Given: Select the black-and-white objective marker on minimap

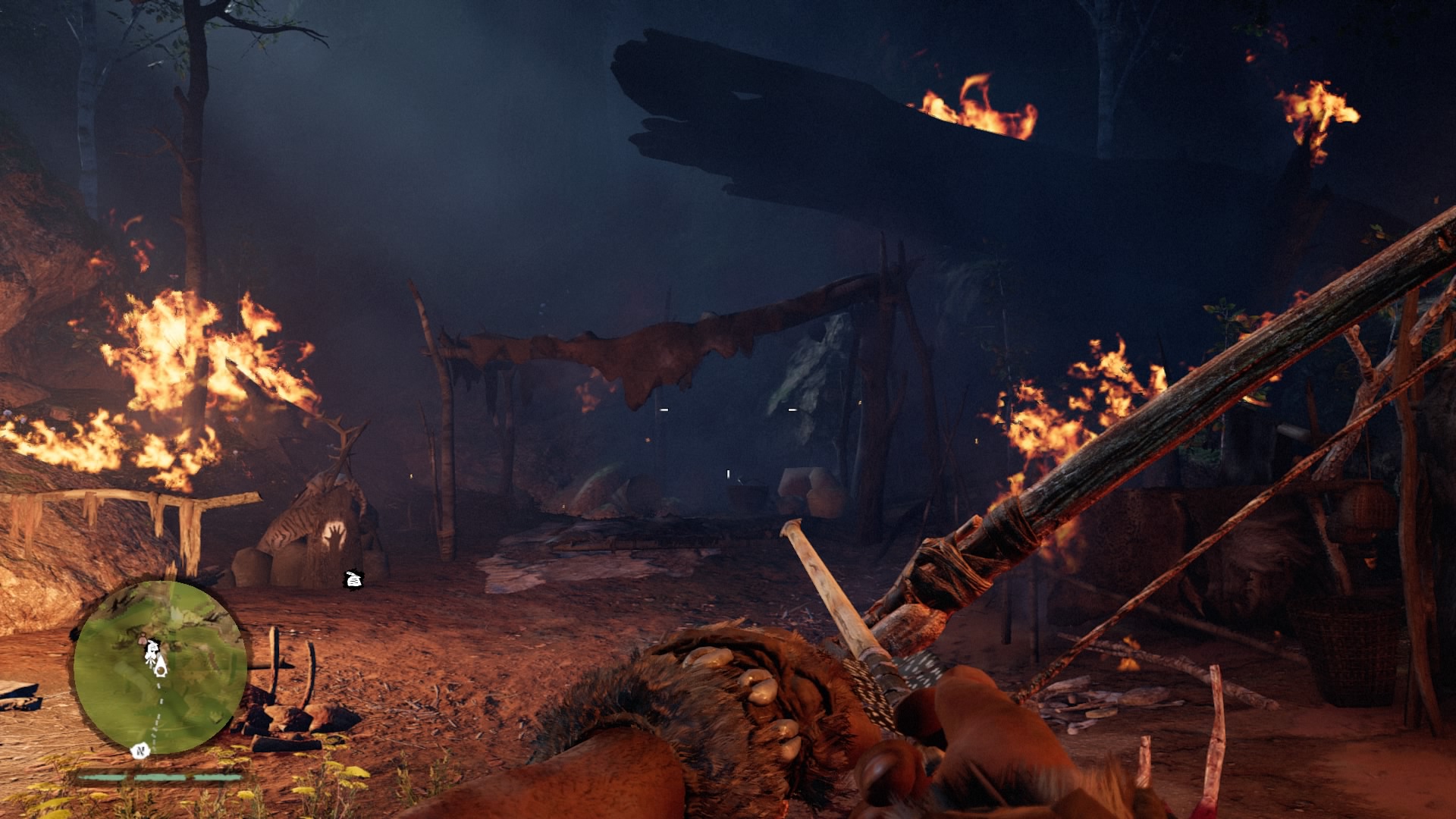Looking at the screenshot, I should pyautogui.click(x=152, y=649).
